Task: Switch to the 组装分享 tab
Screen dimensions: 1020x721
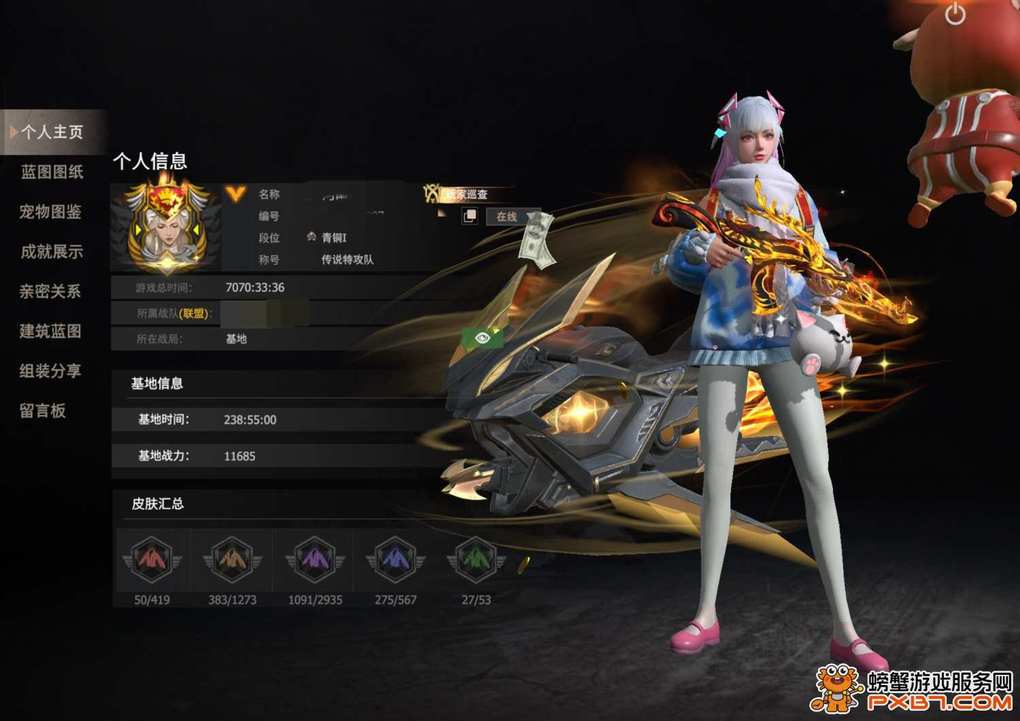Action: (x=51, y=371)
